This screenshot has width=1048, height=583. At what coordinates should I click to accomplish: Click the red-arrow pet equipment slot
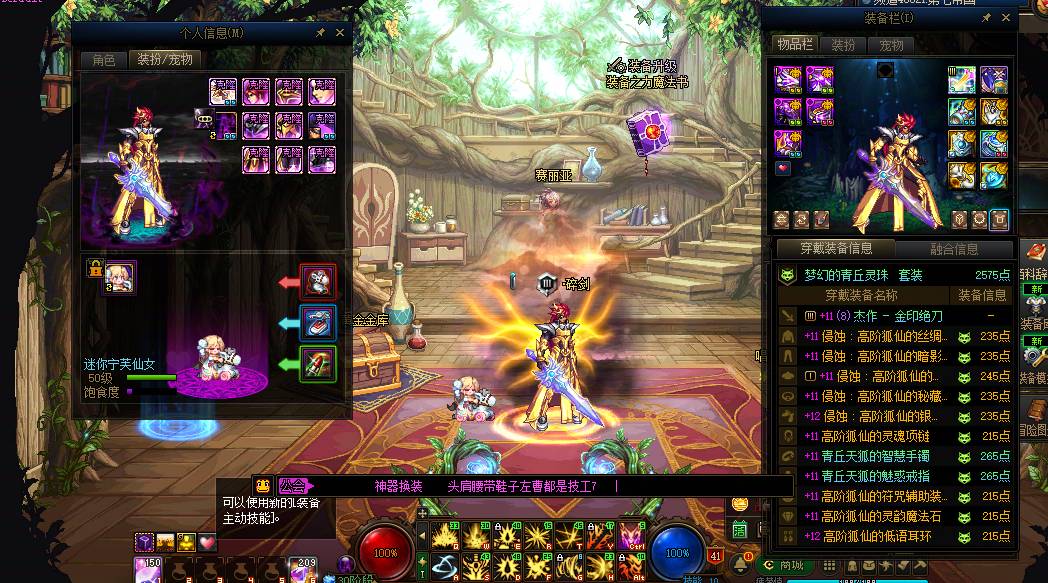[319, 282]
